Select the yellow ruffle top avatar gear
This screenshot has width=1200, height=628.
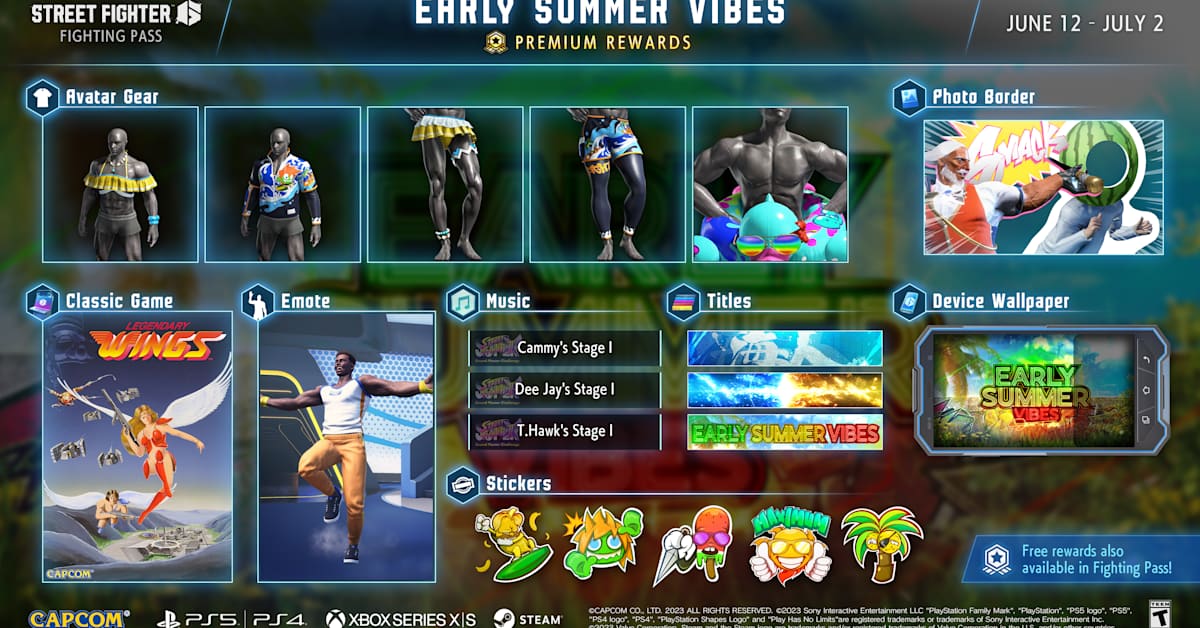point(120,185)
